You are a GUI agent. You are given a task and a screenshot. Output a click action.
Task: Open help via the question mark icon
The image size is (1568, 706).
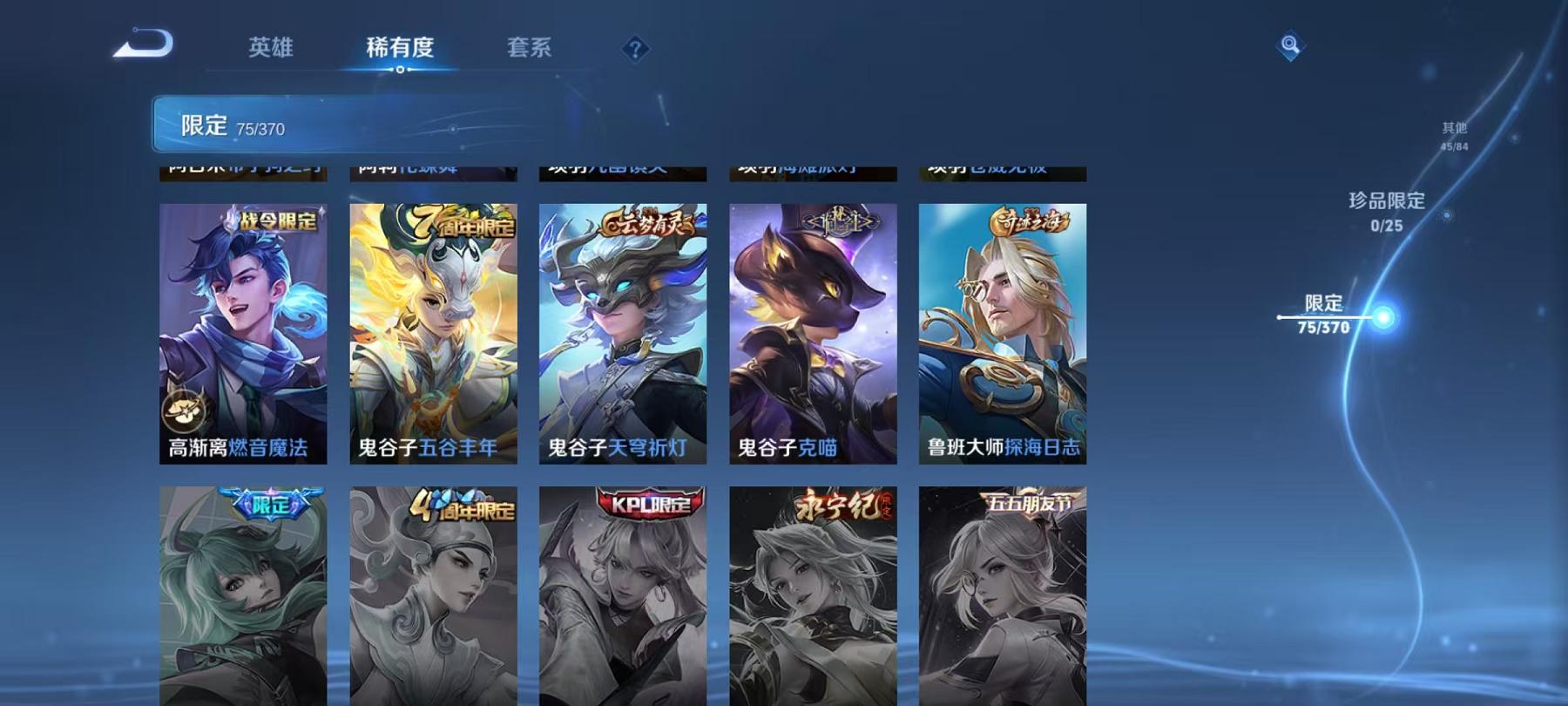637,49
